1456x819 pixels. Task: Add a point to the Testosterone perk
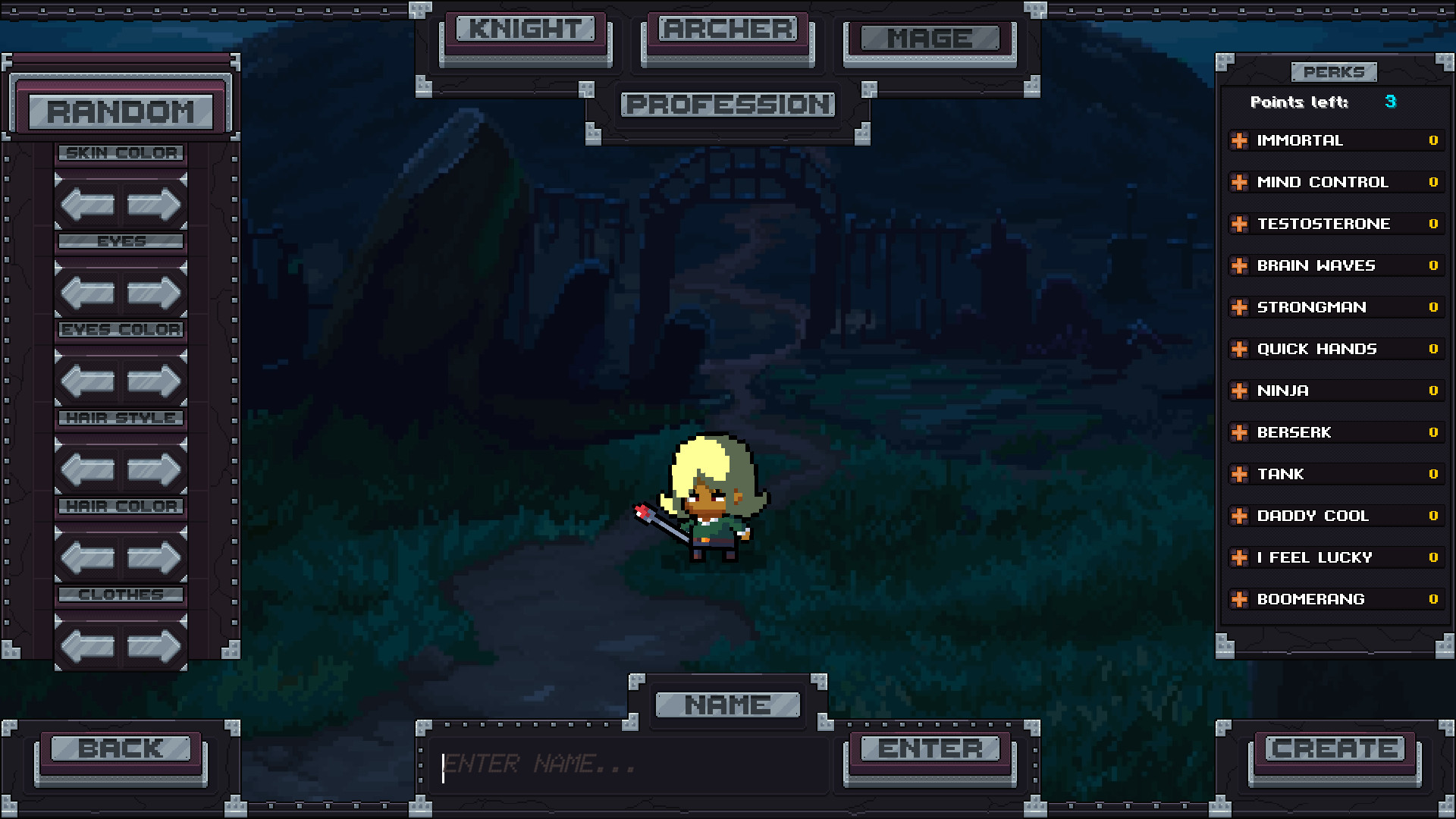[x=1241, y=224]
